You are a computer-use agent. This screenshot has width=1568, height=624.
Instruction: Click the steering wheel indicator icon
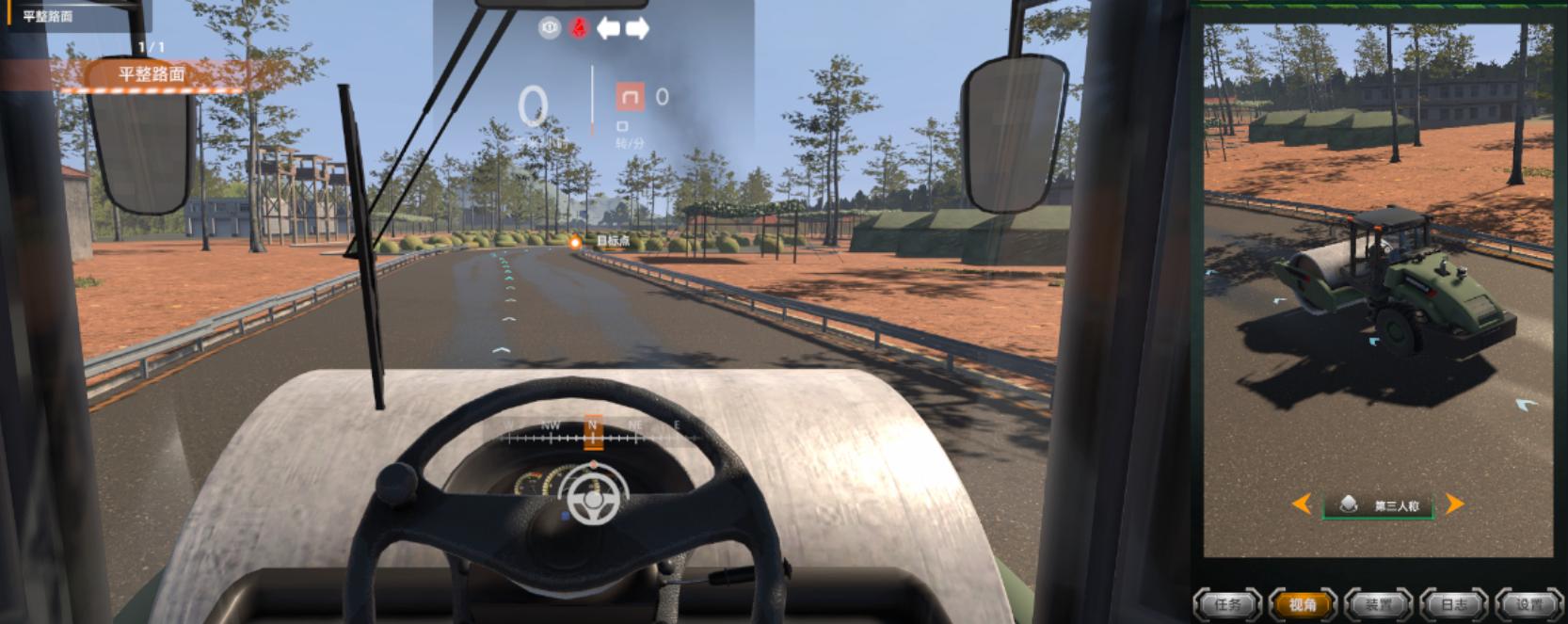[593, 496]
